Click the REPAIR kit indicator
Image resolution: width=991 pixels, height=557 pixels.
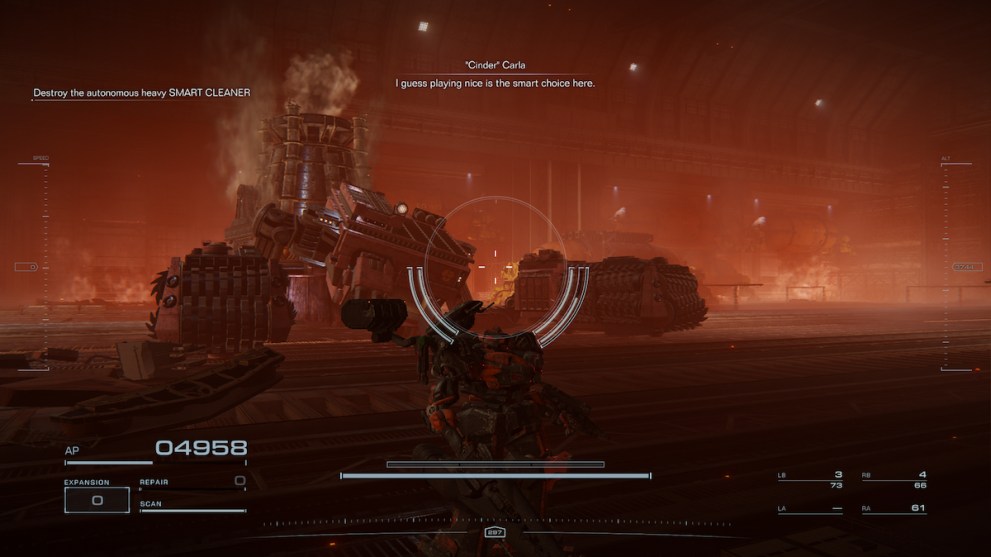coord(192,482)
